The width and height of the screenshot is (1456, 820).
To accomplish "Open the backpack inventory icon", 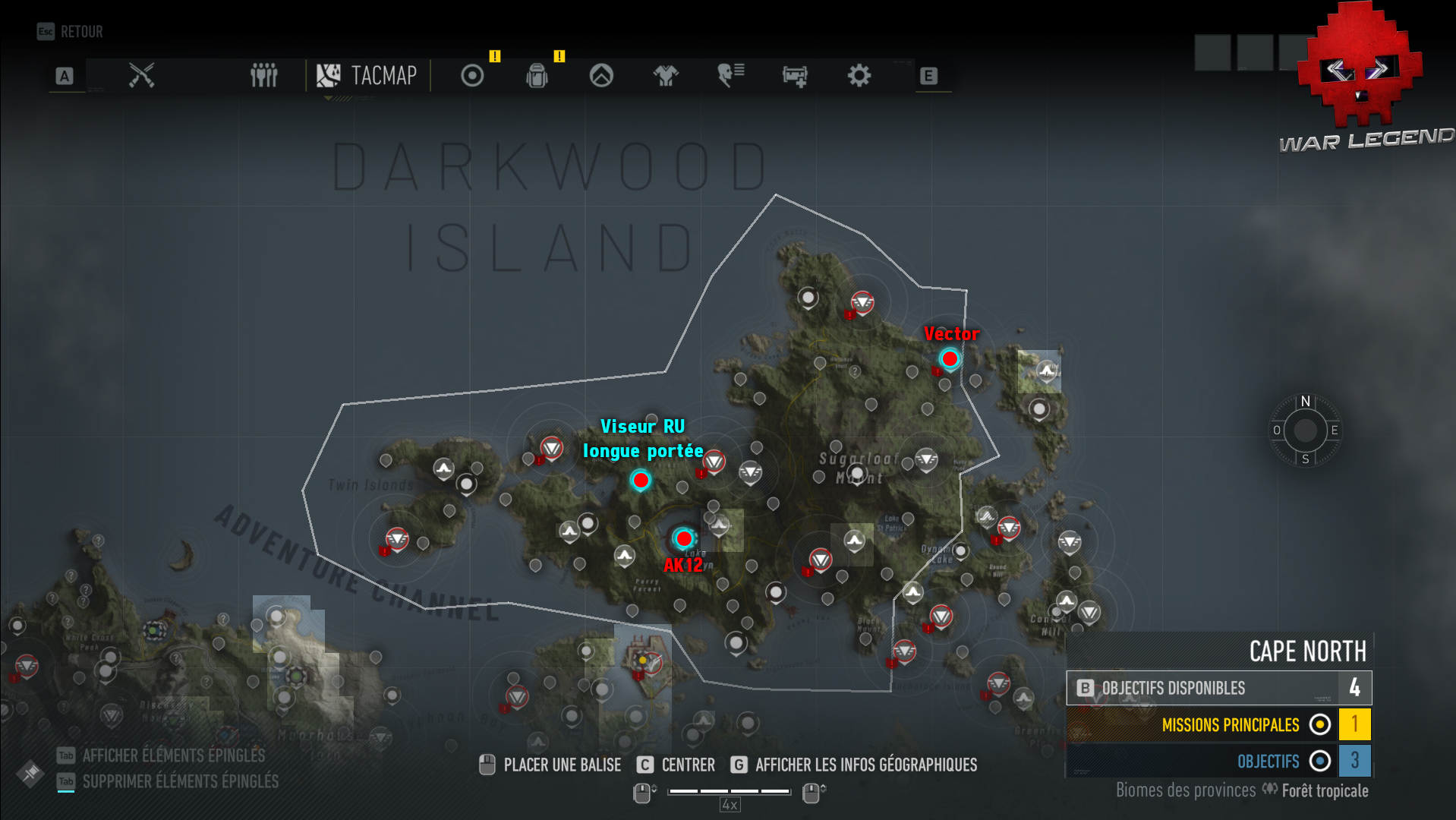I will (537, 75).
